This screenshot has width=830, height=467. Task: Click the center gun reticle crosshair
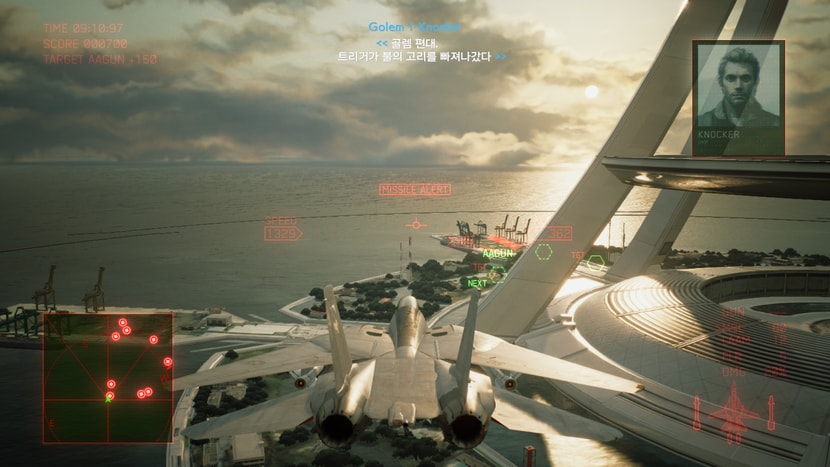[416, 224]
